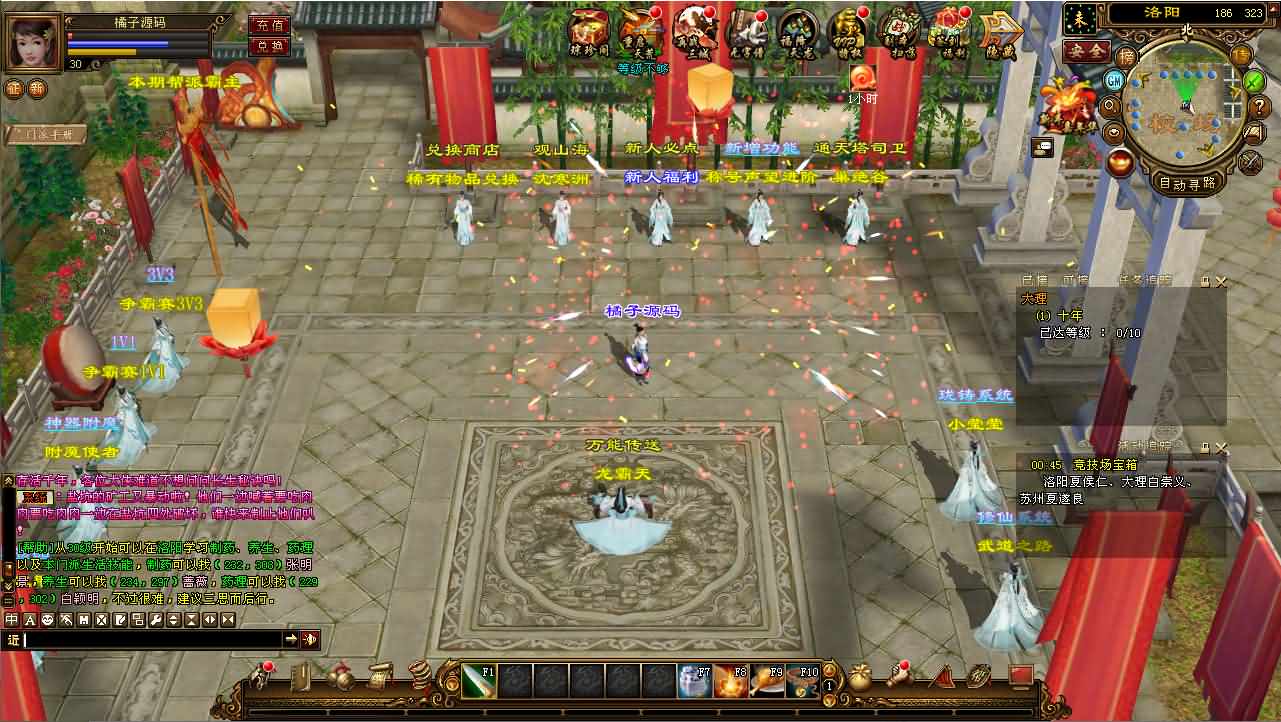Open the 近 chat channel selector

[15, 640]
